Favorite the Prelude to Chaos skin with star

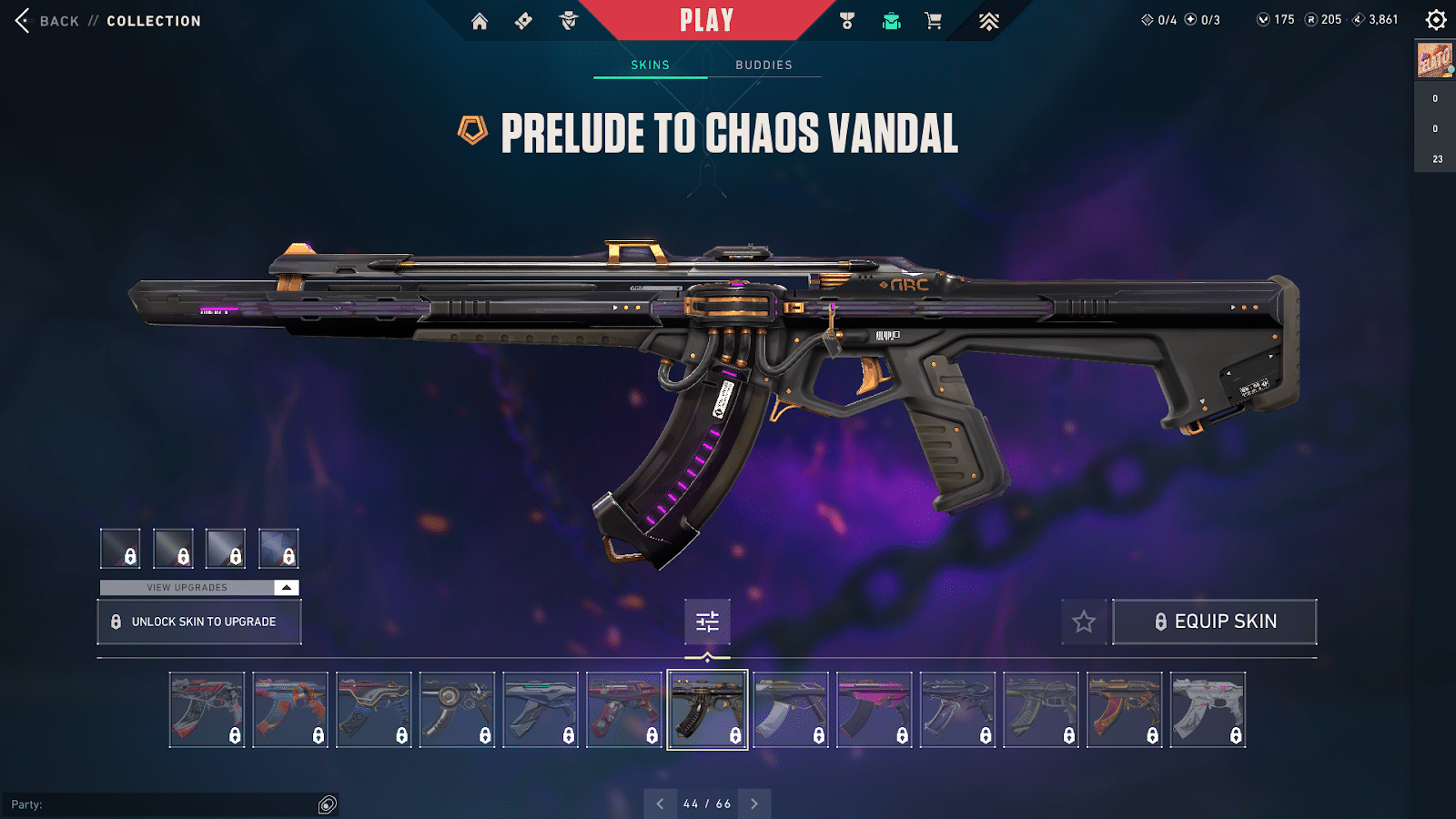[1084, 622]
